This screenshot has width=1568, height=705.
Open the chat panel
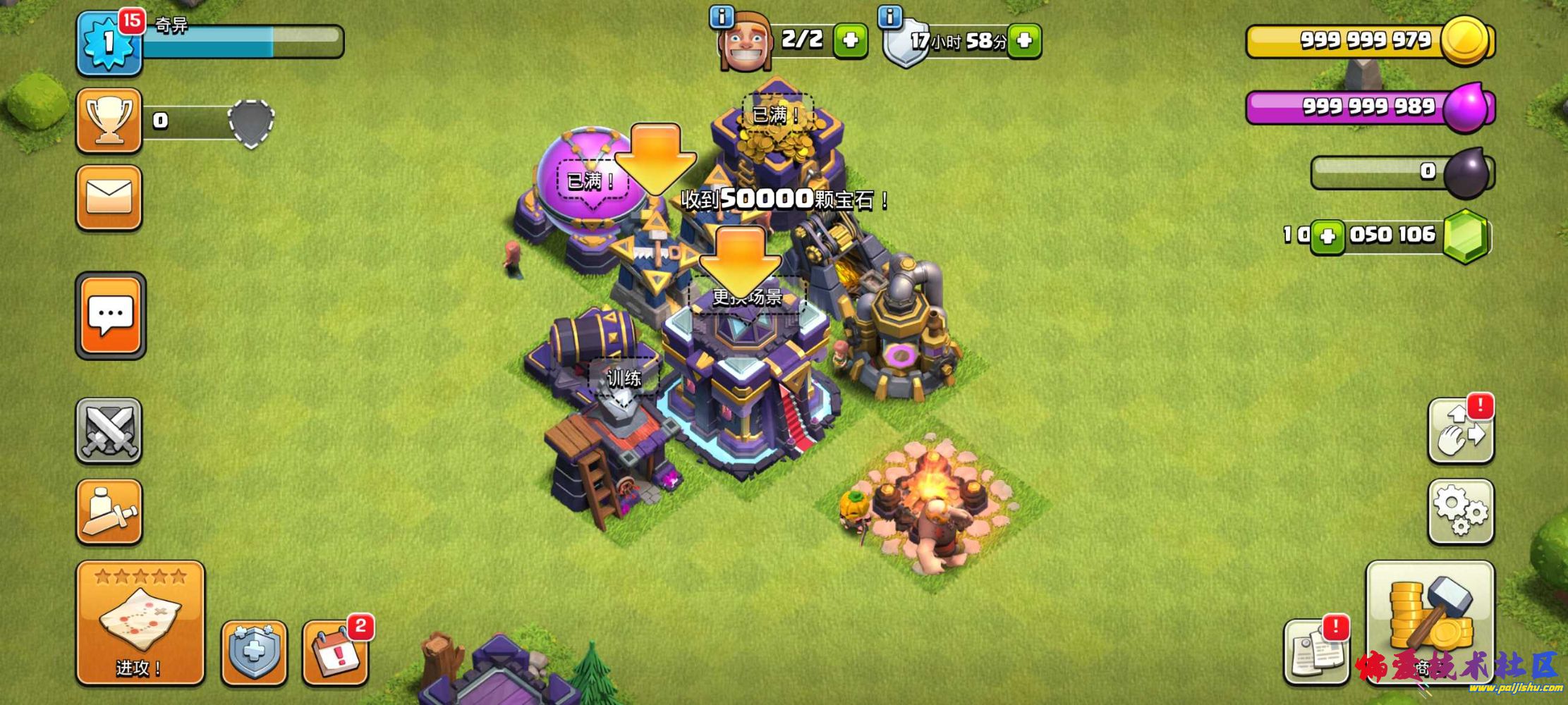[x=110, y=314]
